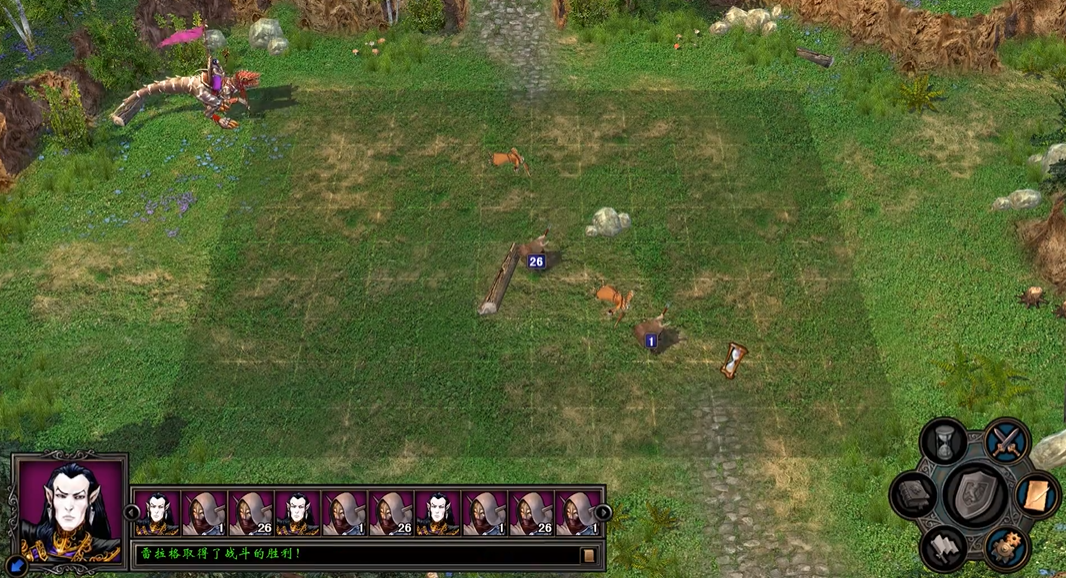The image size is (1066, 578).
Task: Click the hourglass Wait button
Action: click(943, 441)
